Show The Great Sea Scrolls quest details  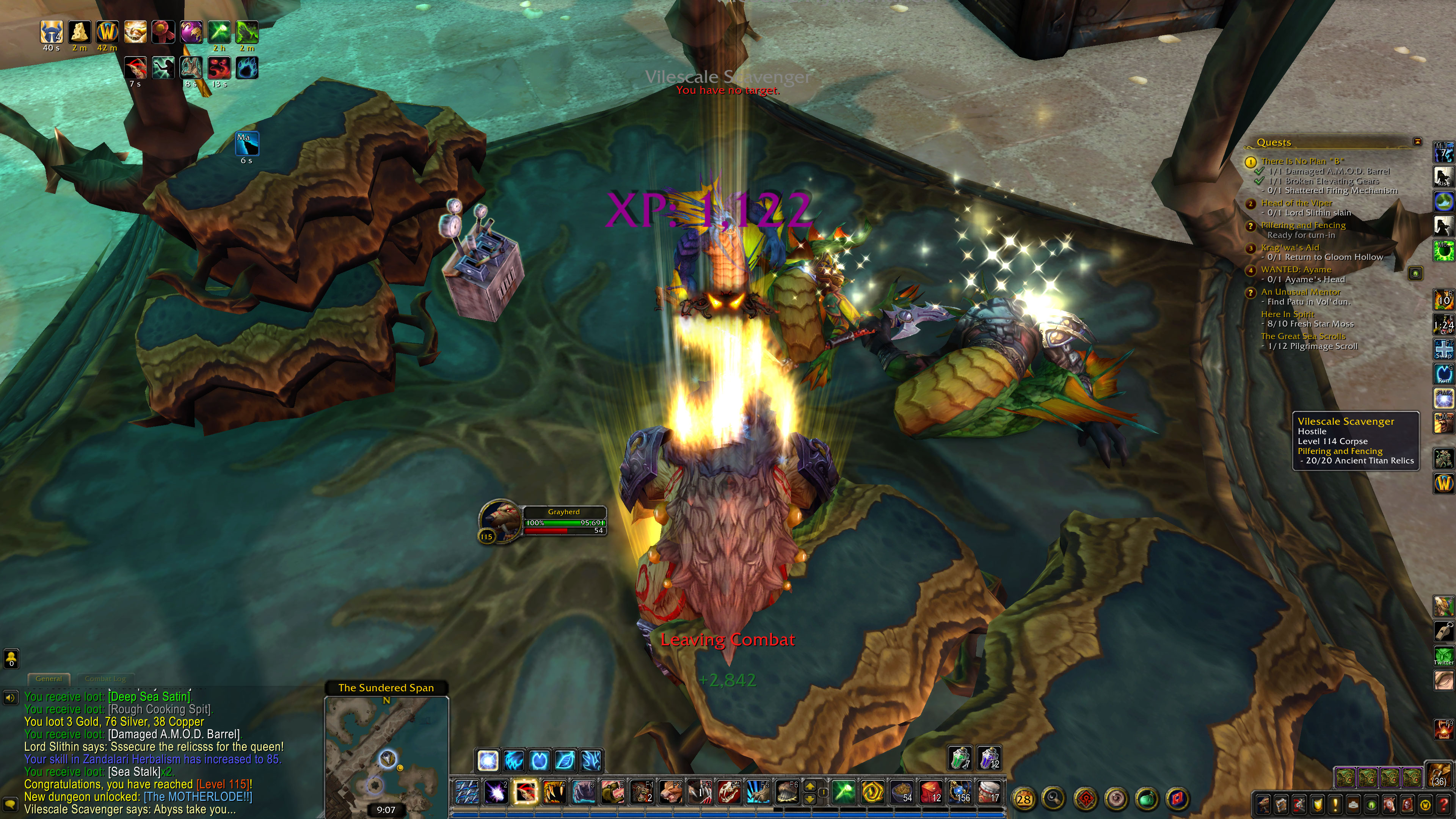click(1303, 336)
